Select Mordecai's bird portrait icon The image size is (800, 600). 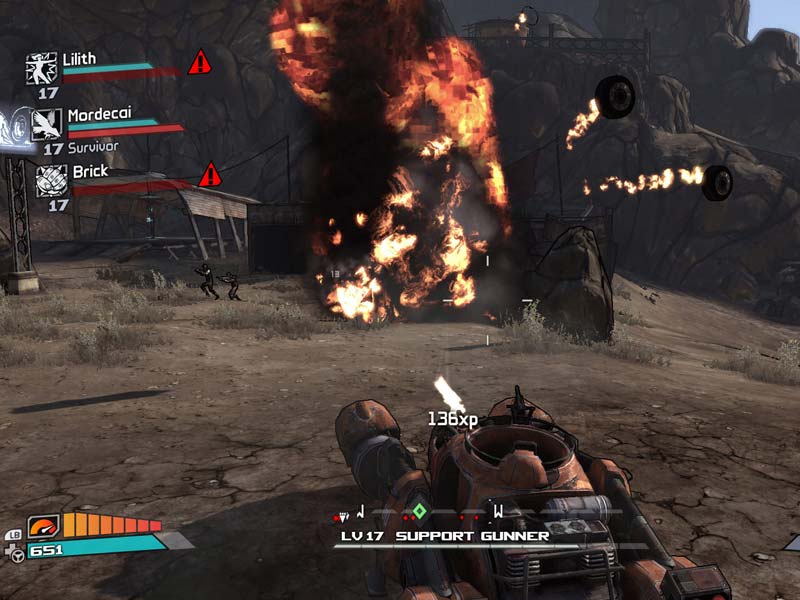[47, 125]
